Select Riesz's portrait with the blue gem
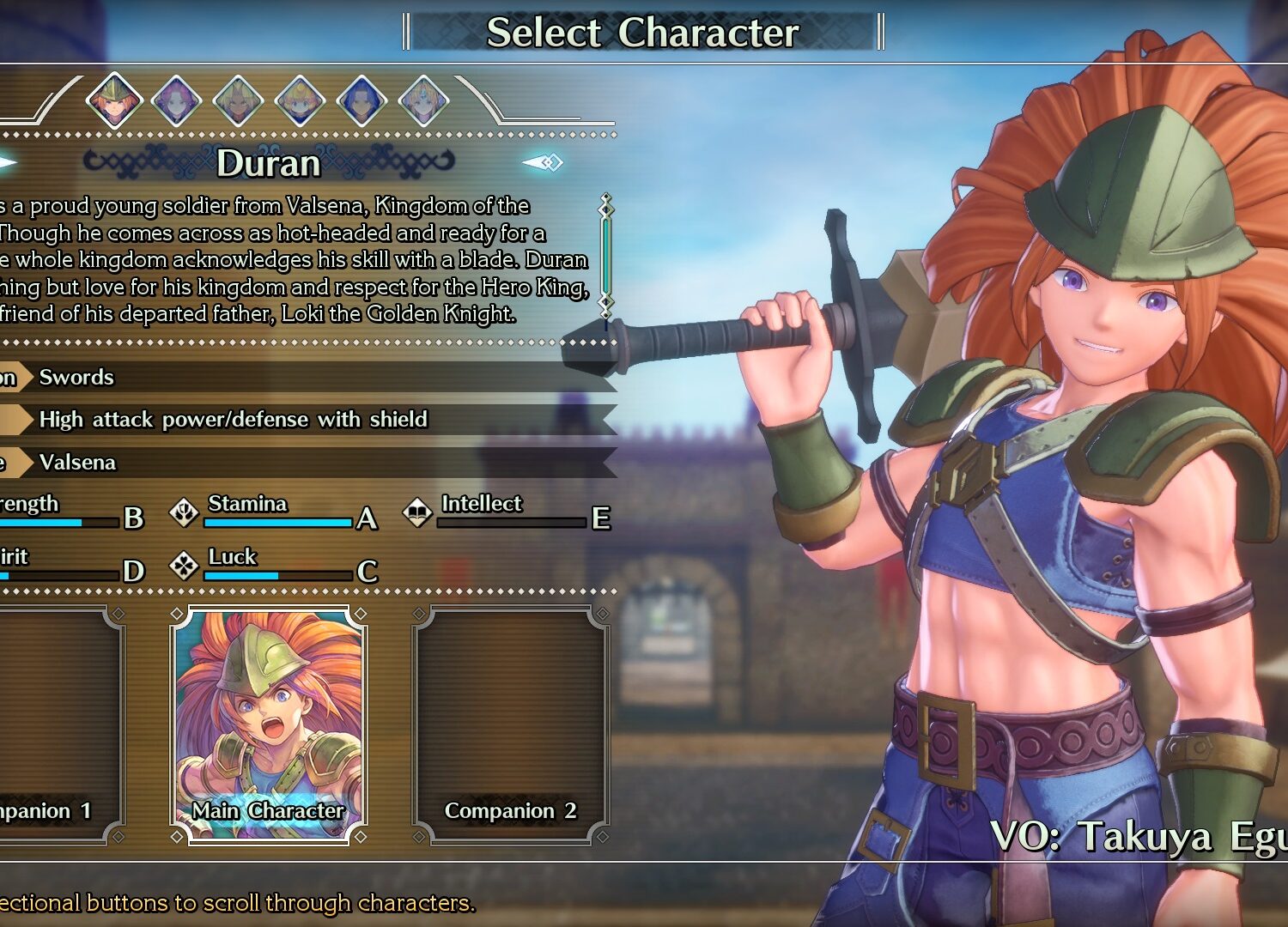This screenshot has height=927, width=1288. pos(423,101)
